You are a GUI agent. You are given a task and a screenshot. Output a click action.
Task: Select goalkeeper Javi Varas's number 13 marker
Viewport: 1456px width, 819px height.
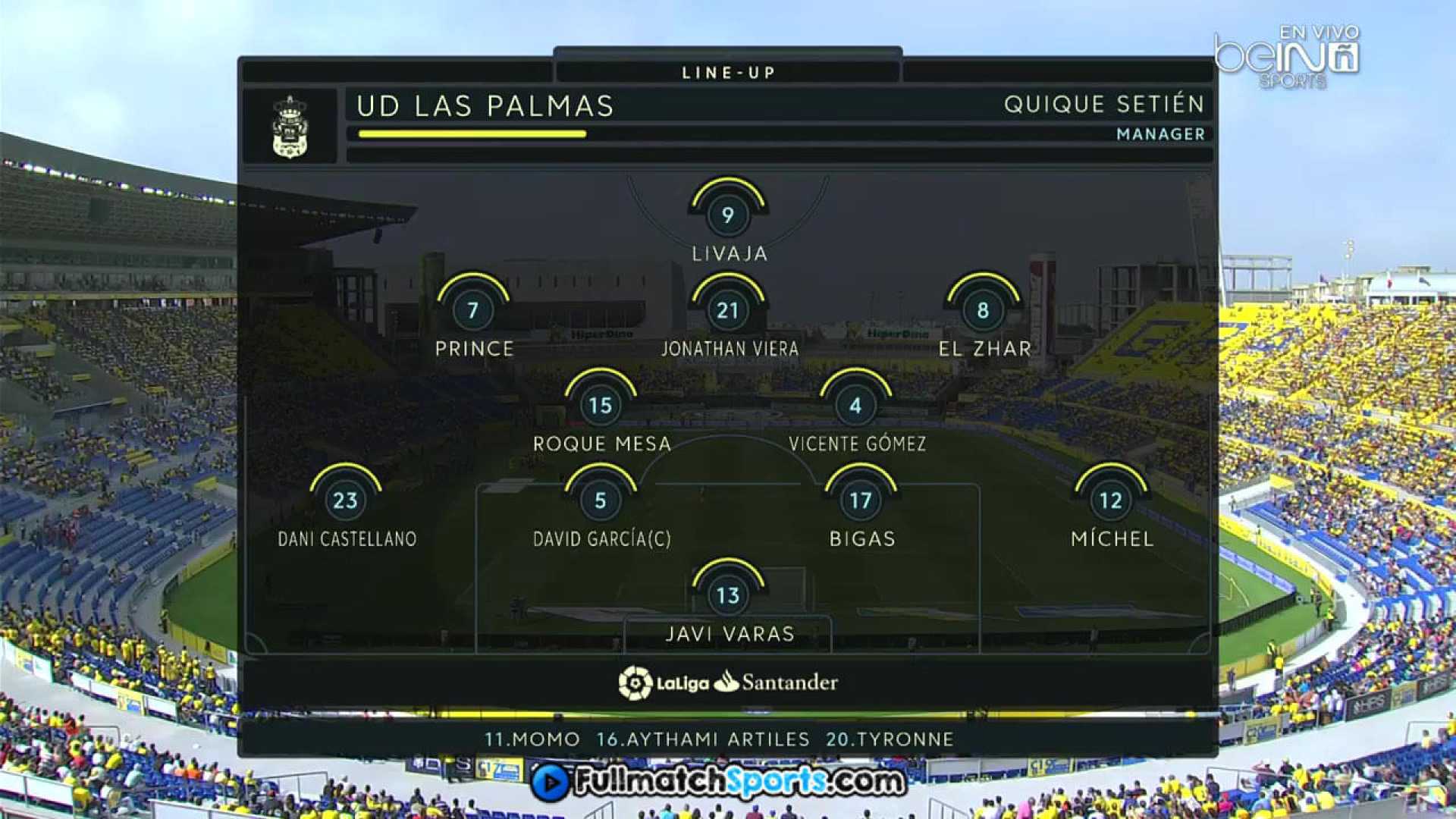[x=727, y=595]
